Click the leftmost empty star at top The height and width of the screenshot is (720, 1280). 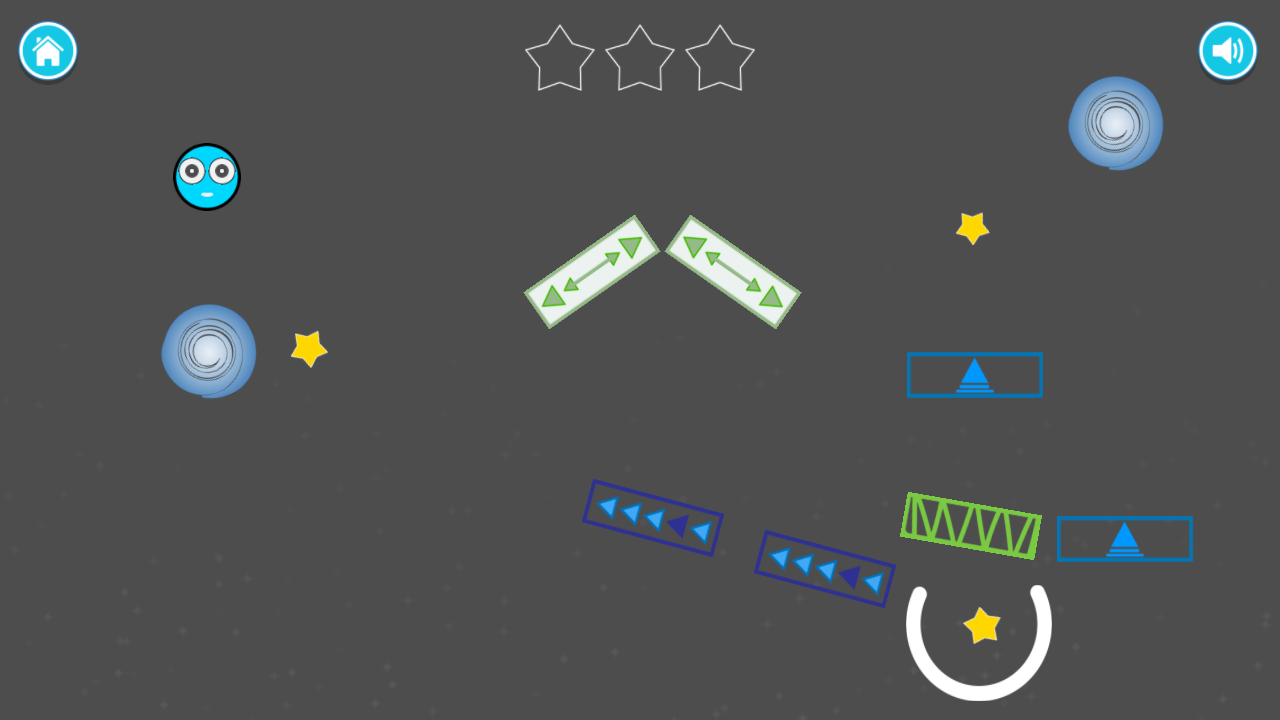pos(559,58)
